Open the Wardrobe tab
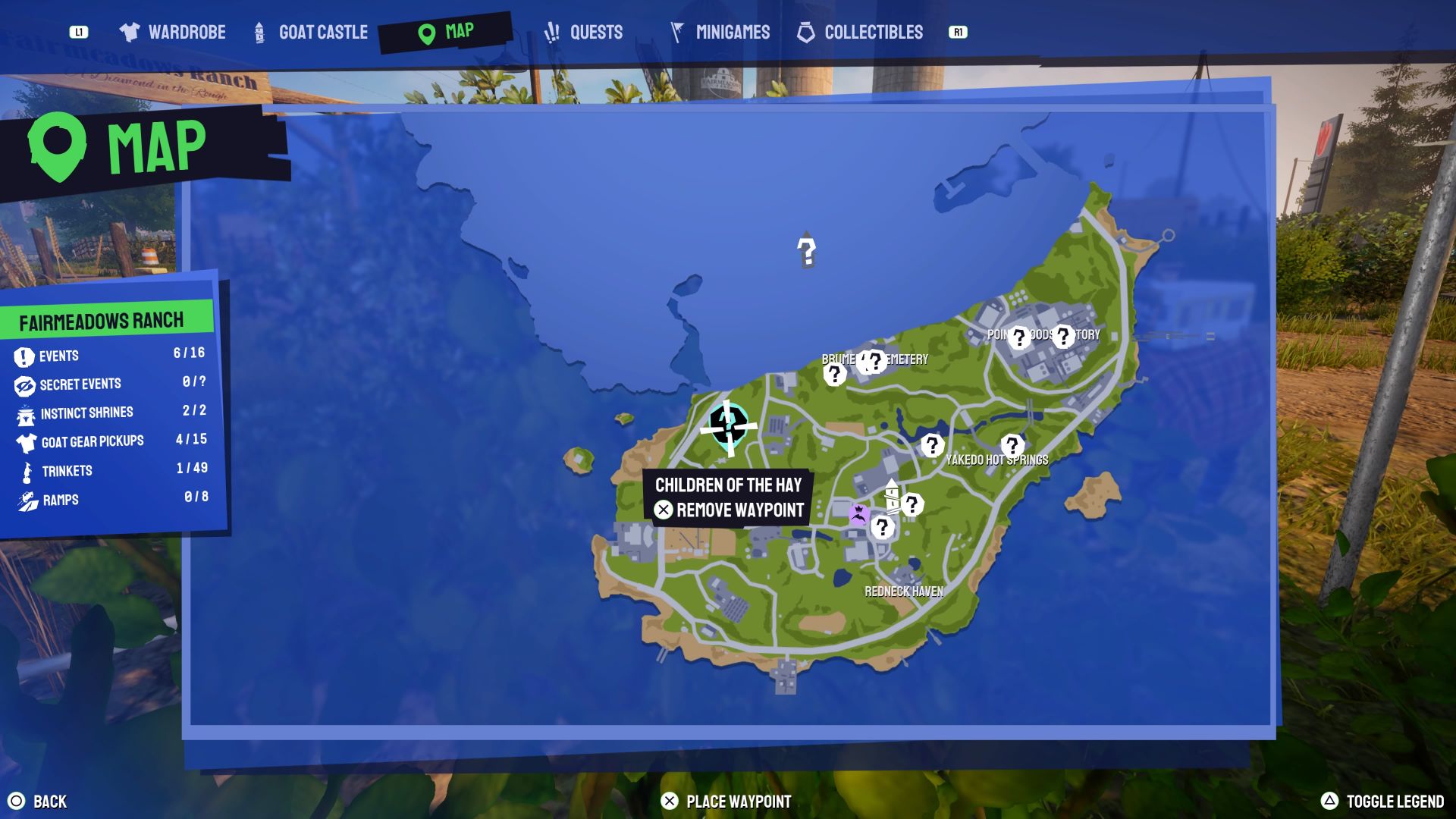The width and height of the screenshot is (1456, 819). [x=172, y=32]
